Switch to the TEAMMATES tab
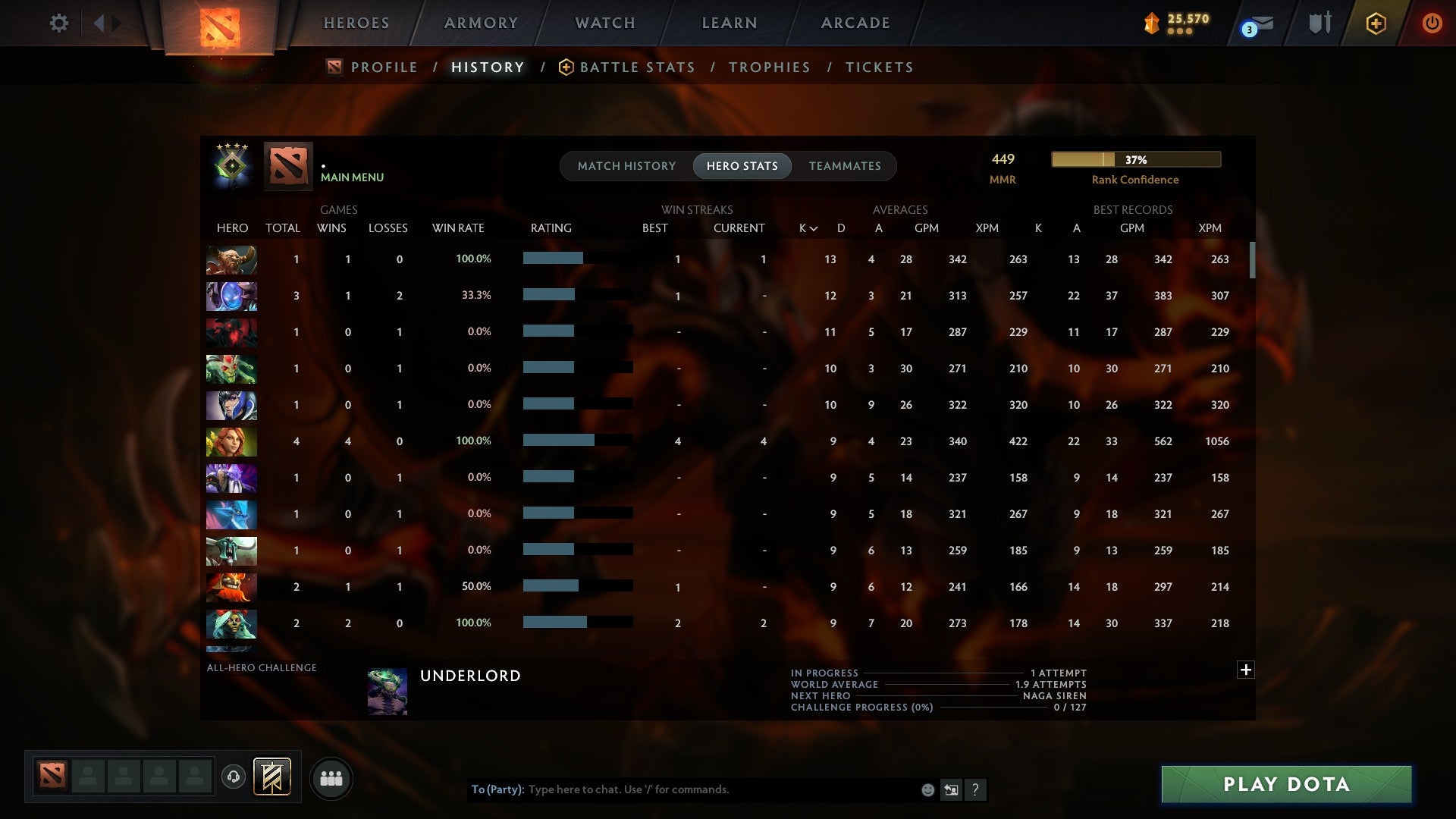The width and height of the screenshot is (1456, 819). (845, 165)
